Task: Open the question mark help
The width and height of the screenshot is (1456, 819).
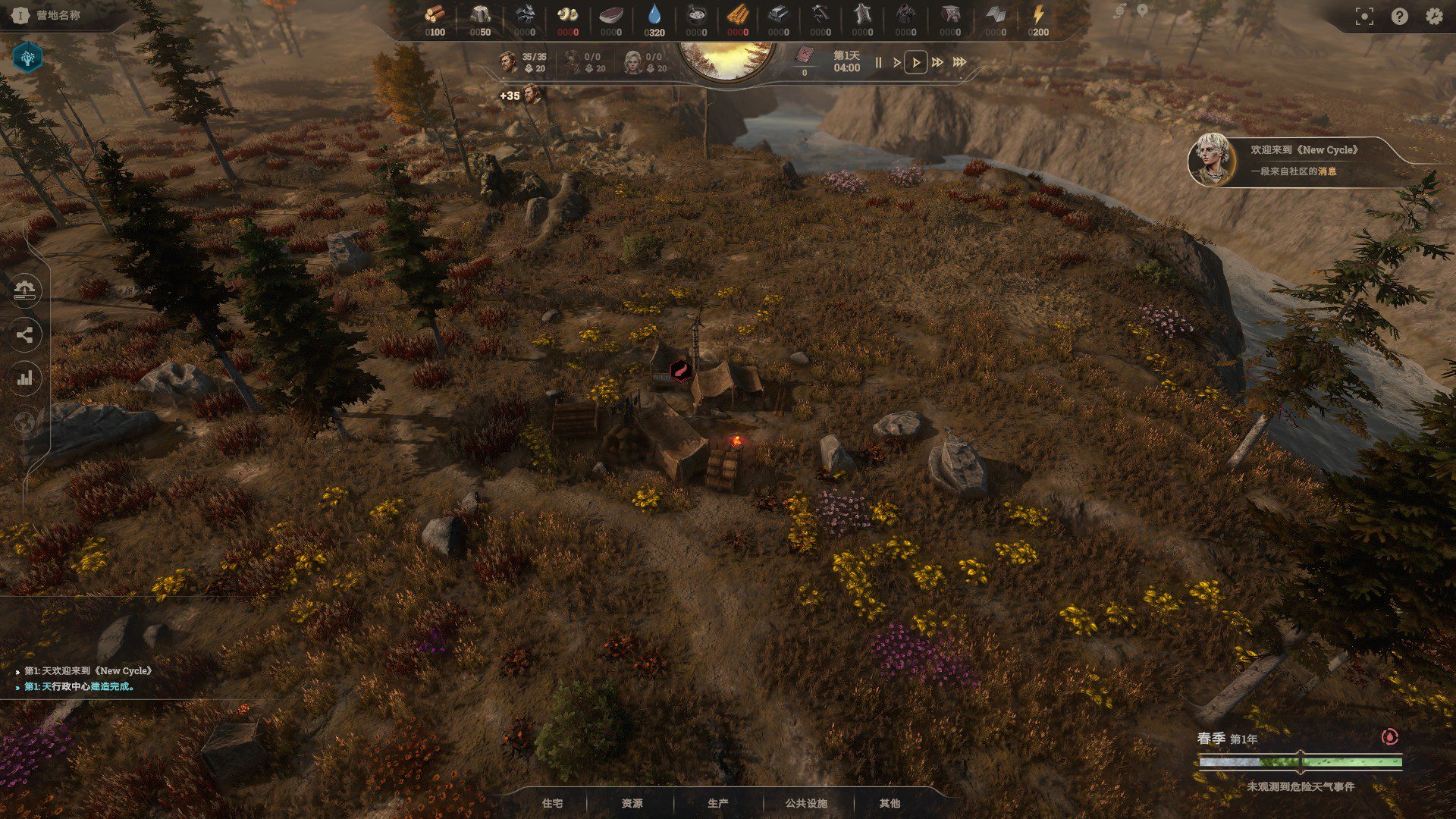Action: pos(1399,17)
